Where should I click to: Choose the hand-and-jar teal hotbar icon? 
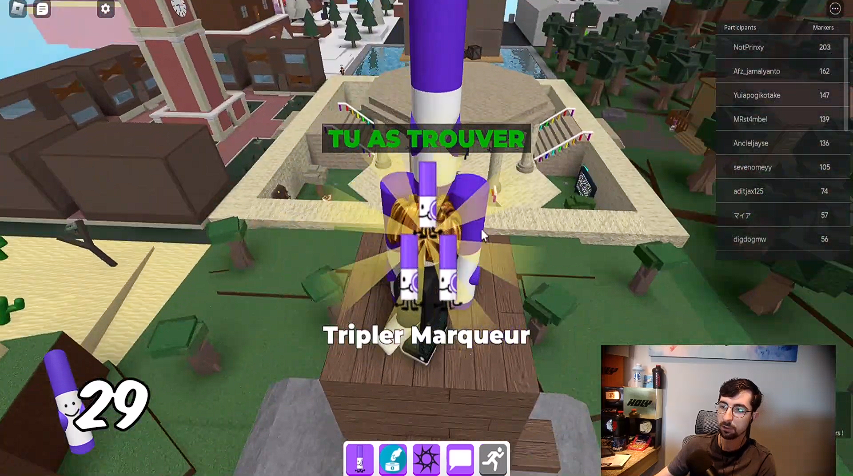[394, 460]
